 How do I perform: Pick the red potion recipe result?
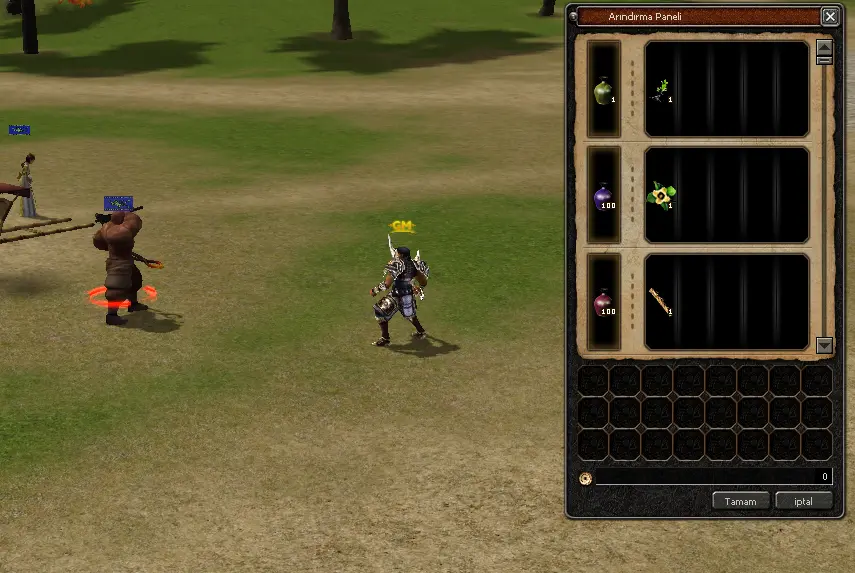(x=603, y=302)
